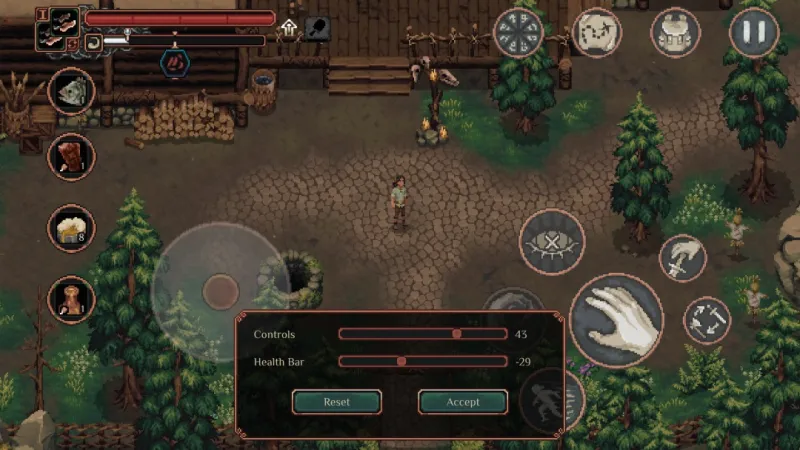This screenshot has width=800, height=450.
Task: Open the rune wheel menu
Action: point(519,32)
